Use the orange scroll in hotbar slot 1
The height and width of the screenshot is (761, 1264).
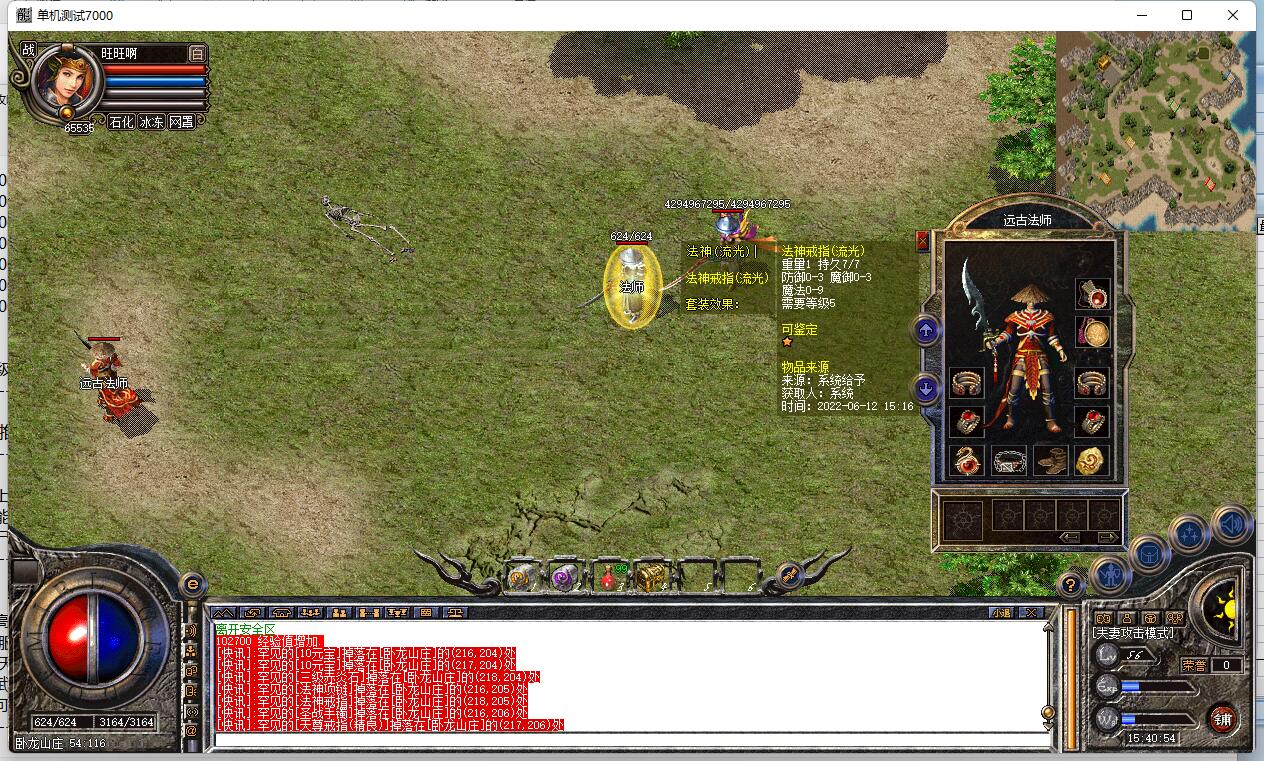[521, 577]
